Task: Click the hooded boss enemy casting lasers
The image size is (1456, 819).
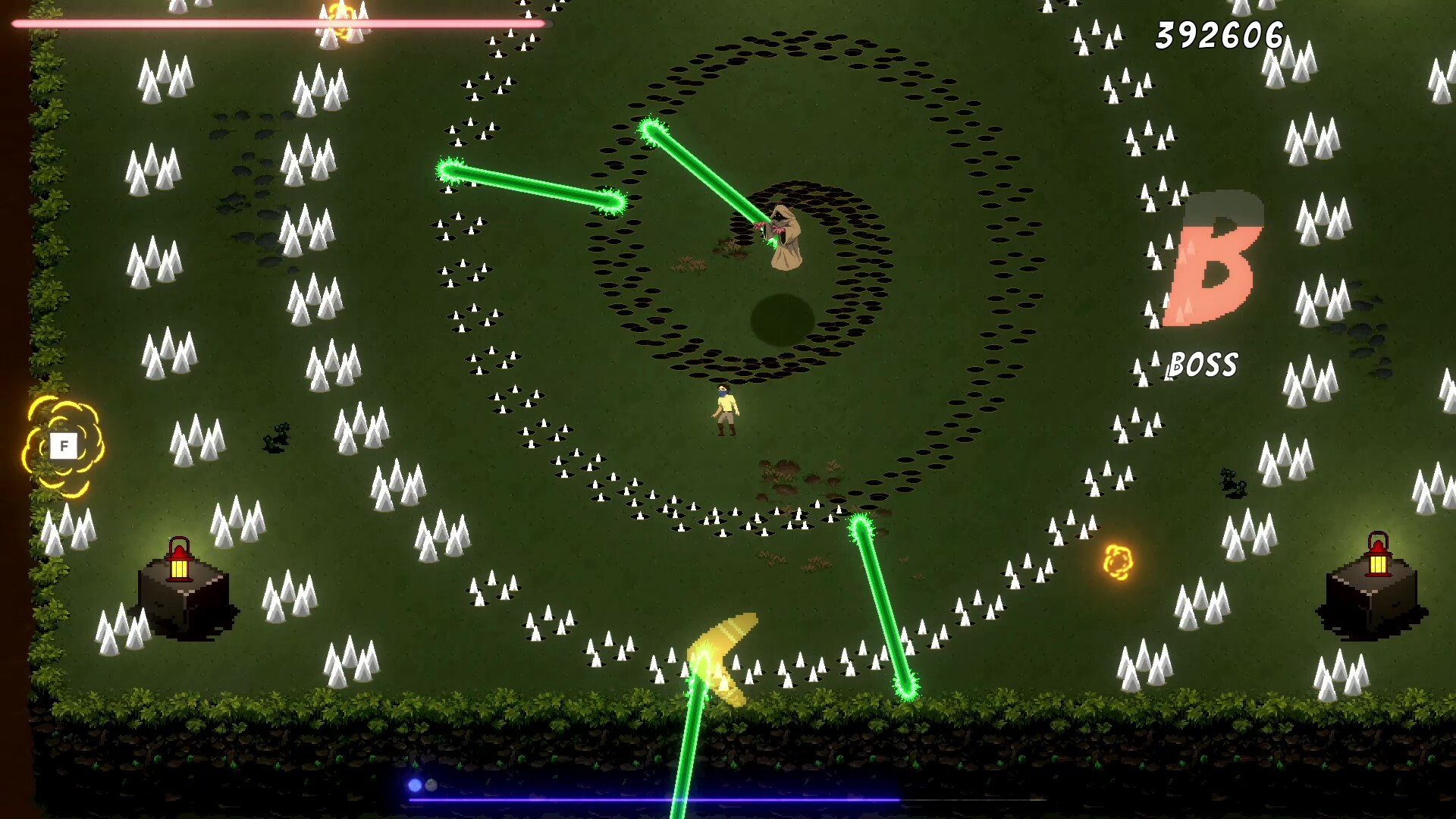Action: click(x=785, y=239)
